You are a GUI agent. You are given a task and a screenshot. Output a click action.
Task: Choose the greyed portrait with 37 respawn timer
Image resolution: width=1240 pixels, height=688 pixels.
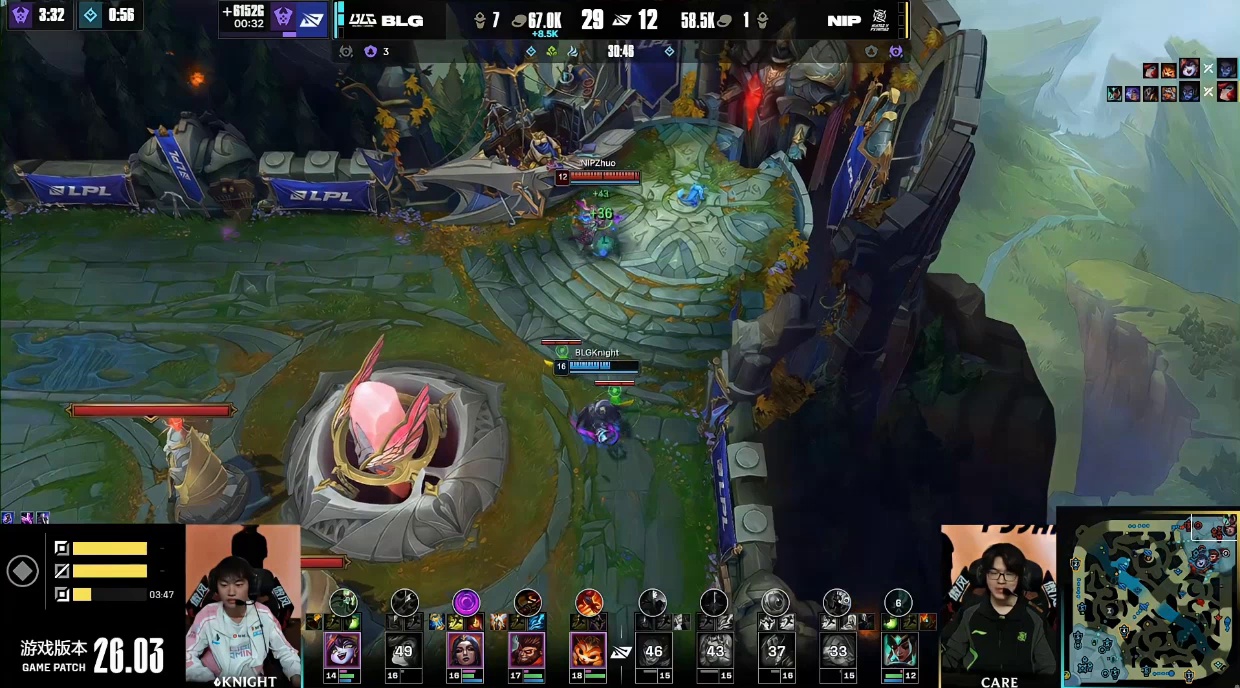[x=776, y=650]
